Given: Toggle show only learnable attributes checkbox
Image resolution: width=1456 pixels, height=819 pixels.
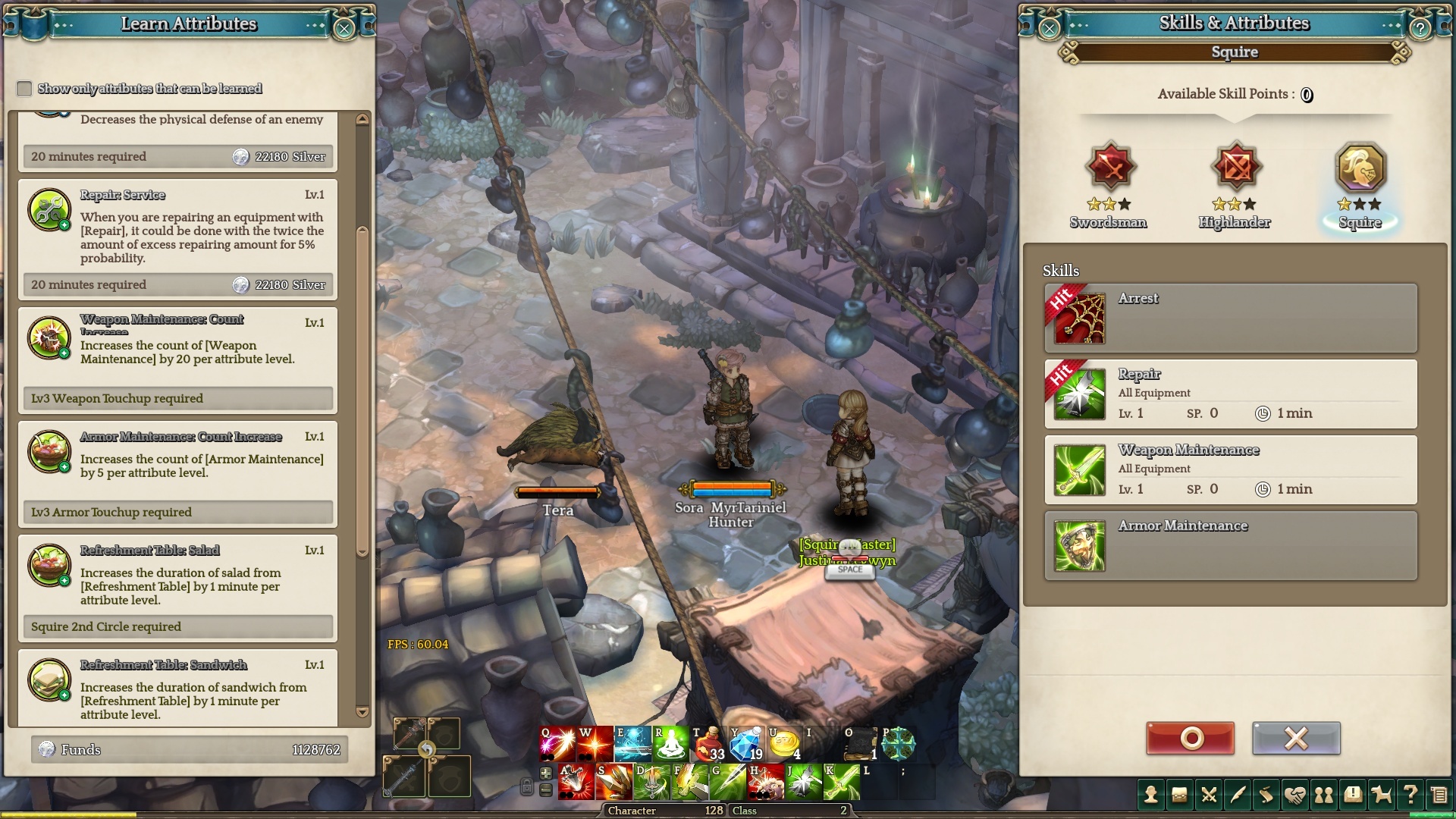Looking at the screenshot, I should [24, 89].
